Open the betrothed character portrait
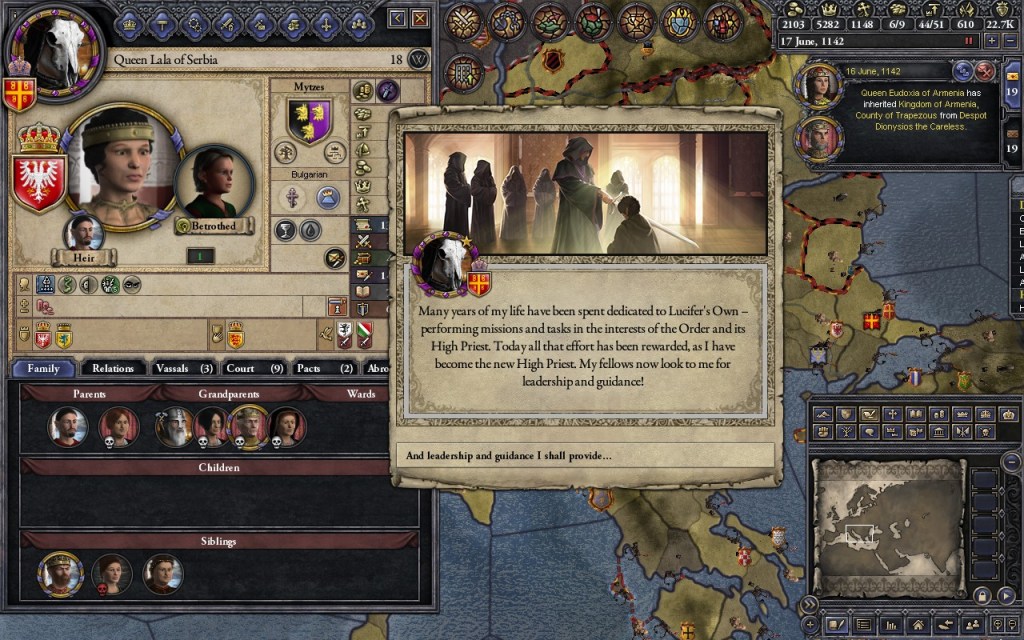Viewport: 1024px width, 640px height. point(211,183)
